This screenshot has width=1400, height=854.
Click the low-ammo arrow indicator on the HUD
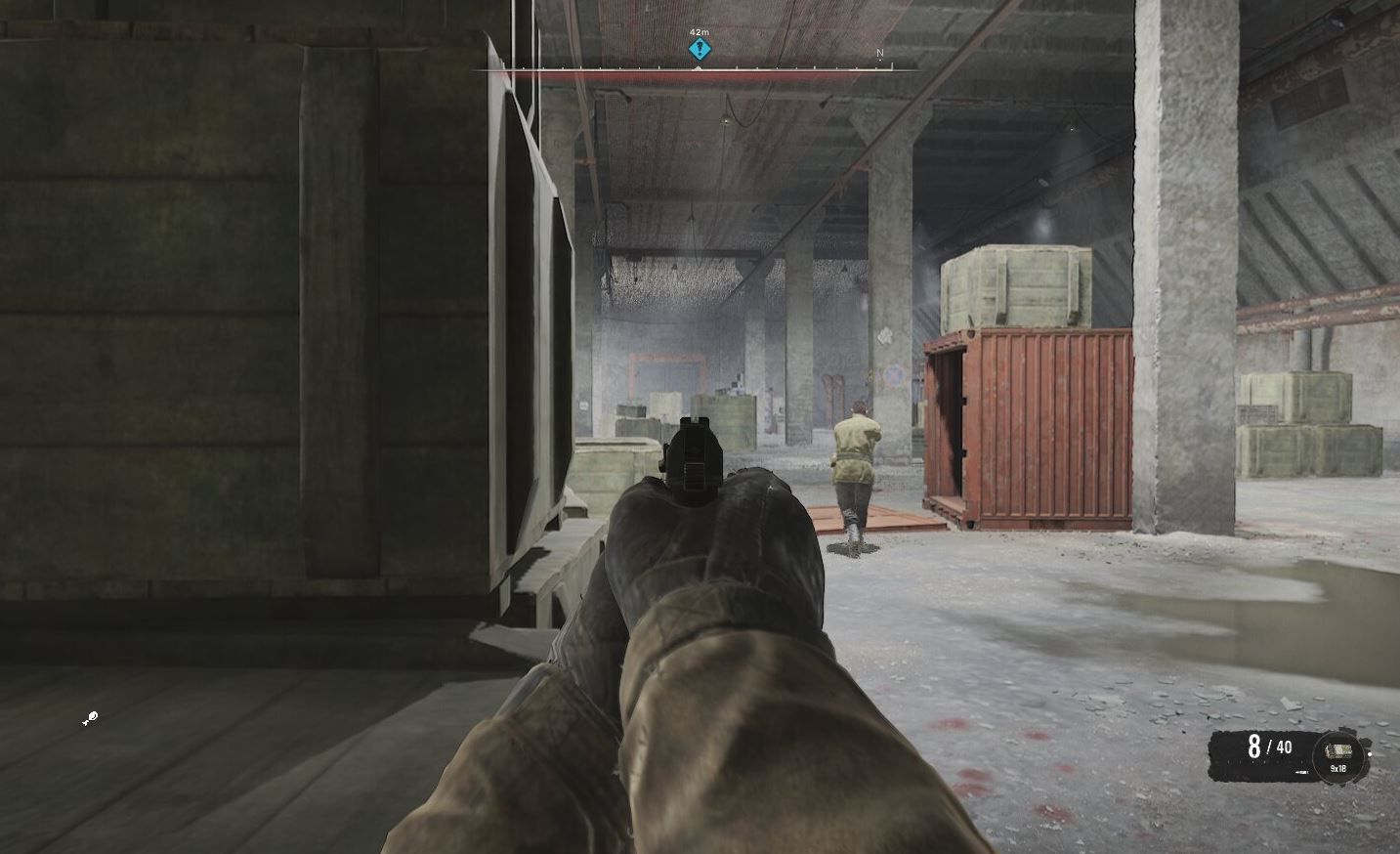click(x=1301, y=771)
